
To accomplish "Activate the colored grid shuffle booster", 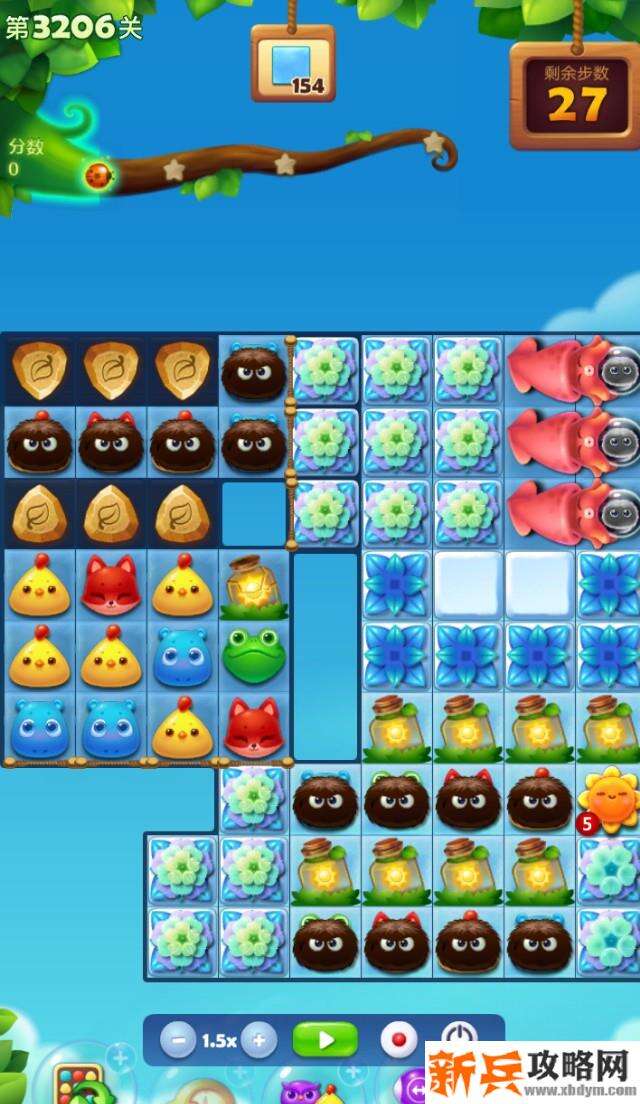I will coord(78,1085).
